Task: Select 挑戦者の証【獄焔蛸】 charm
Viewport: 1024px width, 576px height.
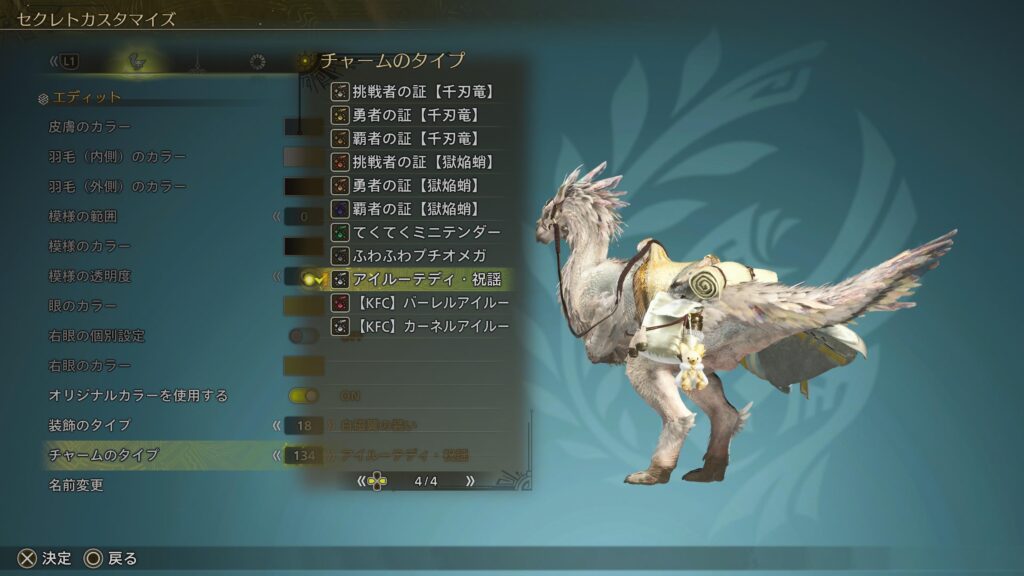Action: pyautogui.click(x=422, y=162)
